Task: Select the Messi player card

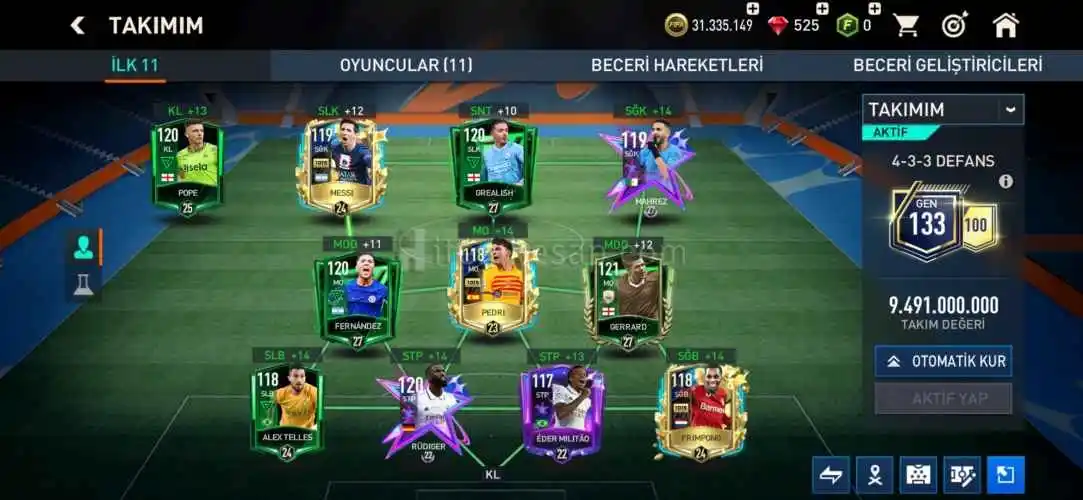Action: pyautogui.click(x=341, y=167)
